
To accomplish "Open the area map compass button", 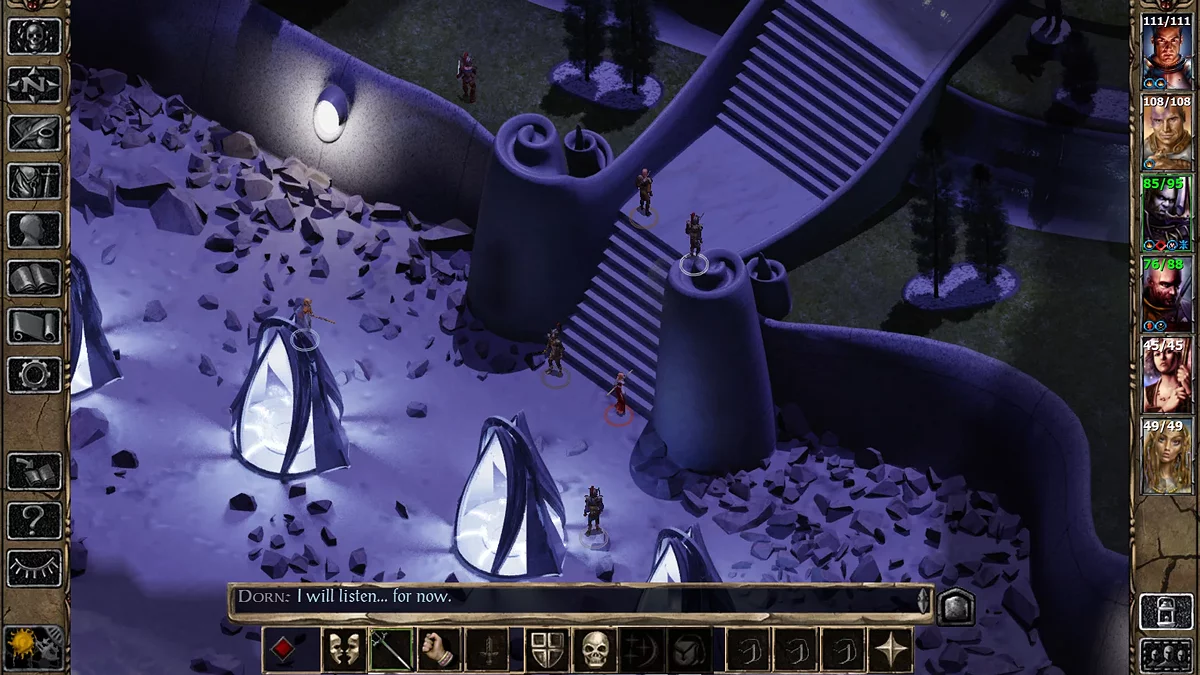I will pyautogui.click(x=34, y=85).
